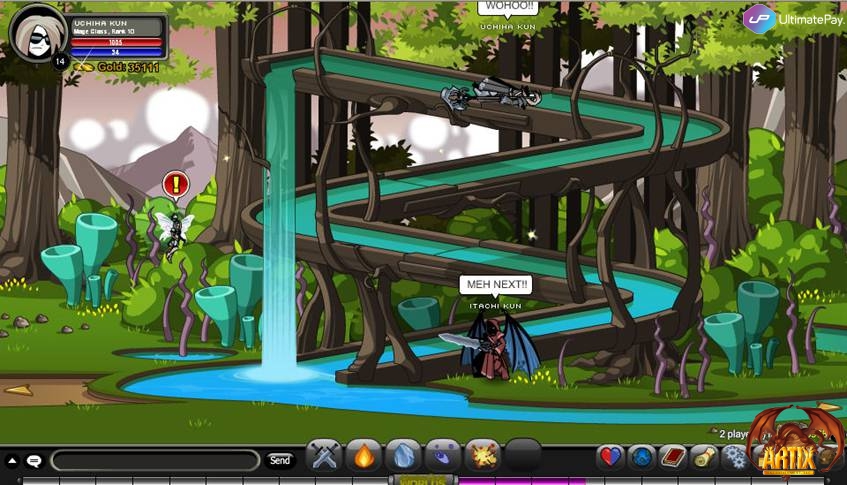Click the Uchiha Kun player portrait
The width and height of the screenshot is (847, 485).
click(x=38, y=34)
